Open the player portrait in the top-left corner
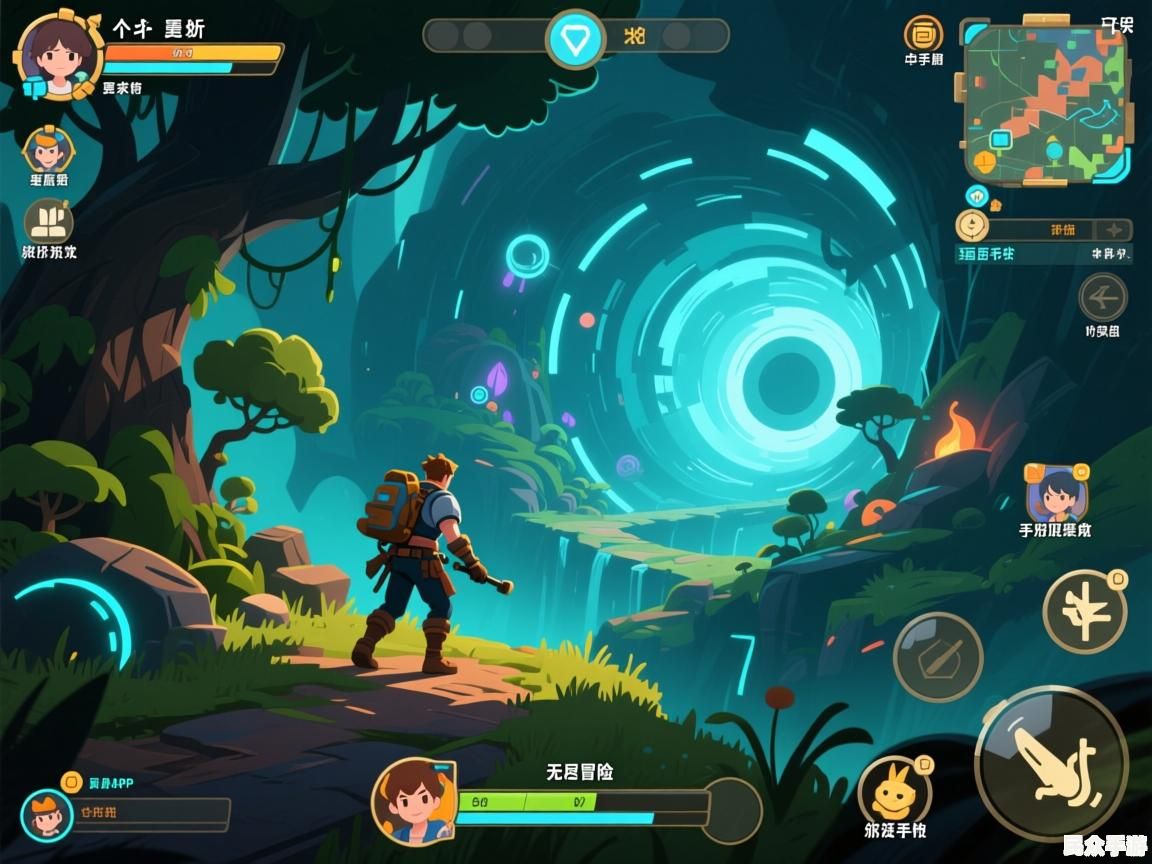The width and height of the screenshot is (1152, 864). [x=56, y=56]
